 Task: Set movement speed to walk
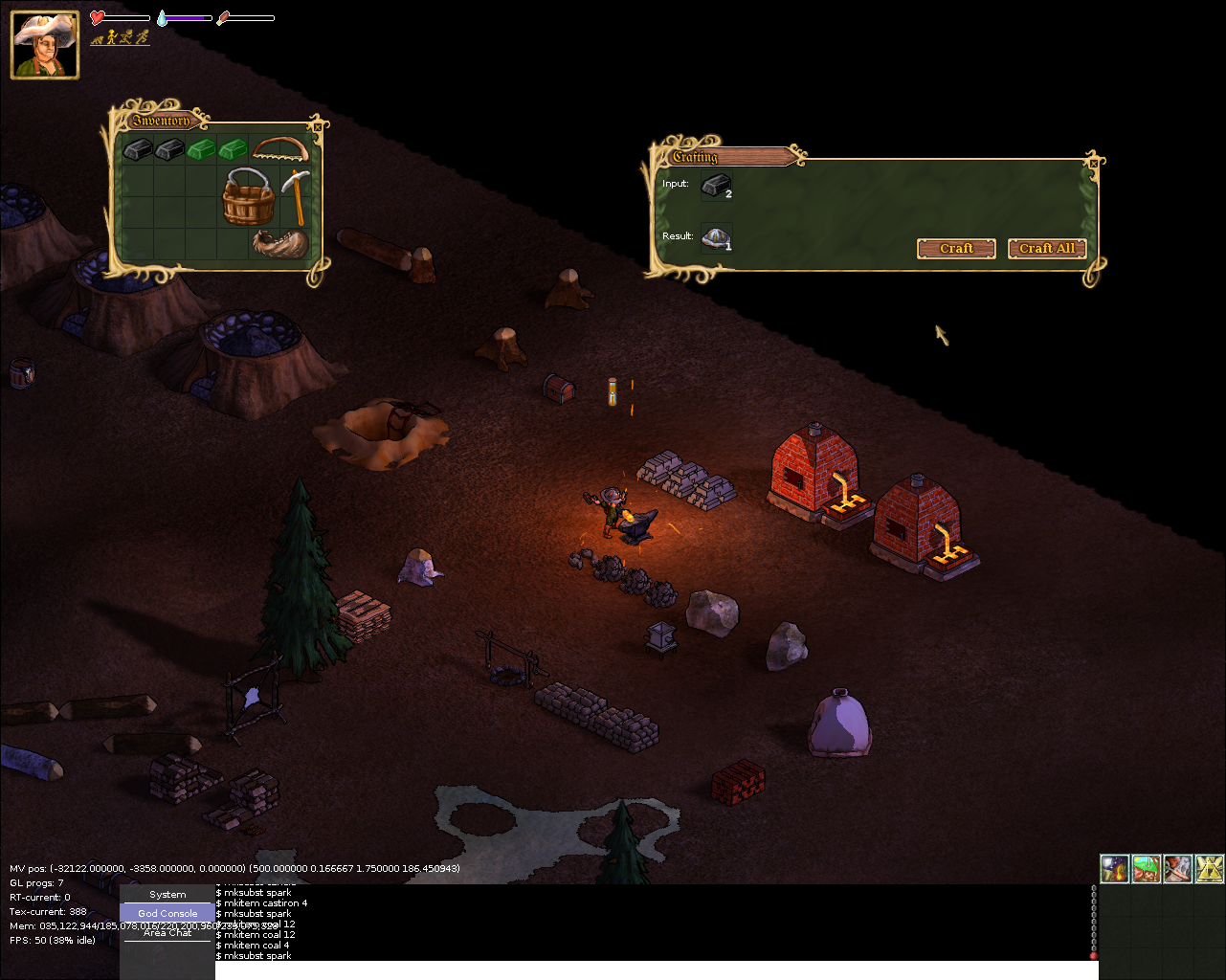[112, 38]
